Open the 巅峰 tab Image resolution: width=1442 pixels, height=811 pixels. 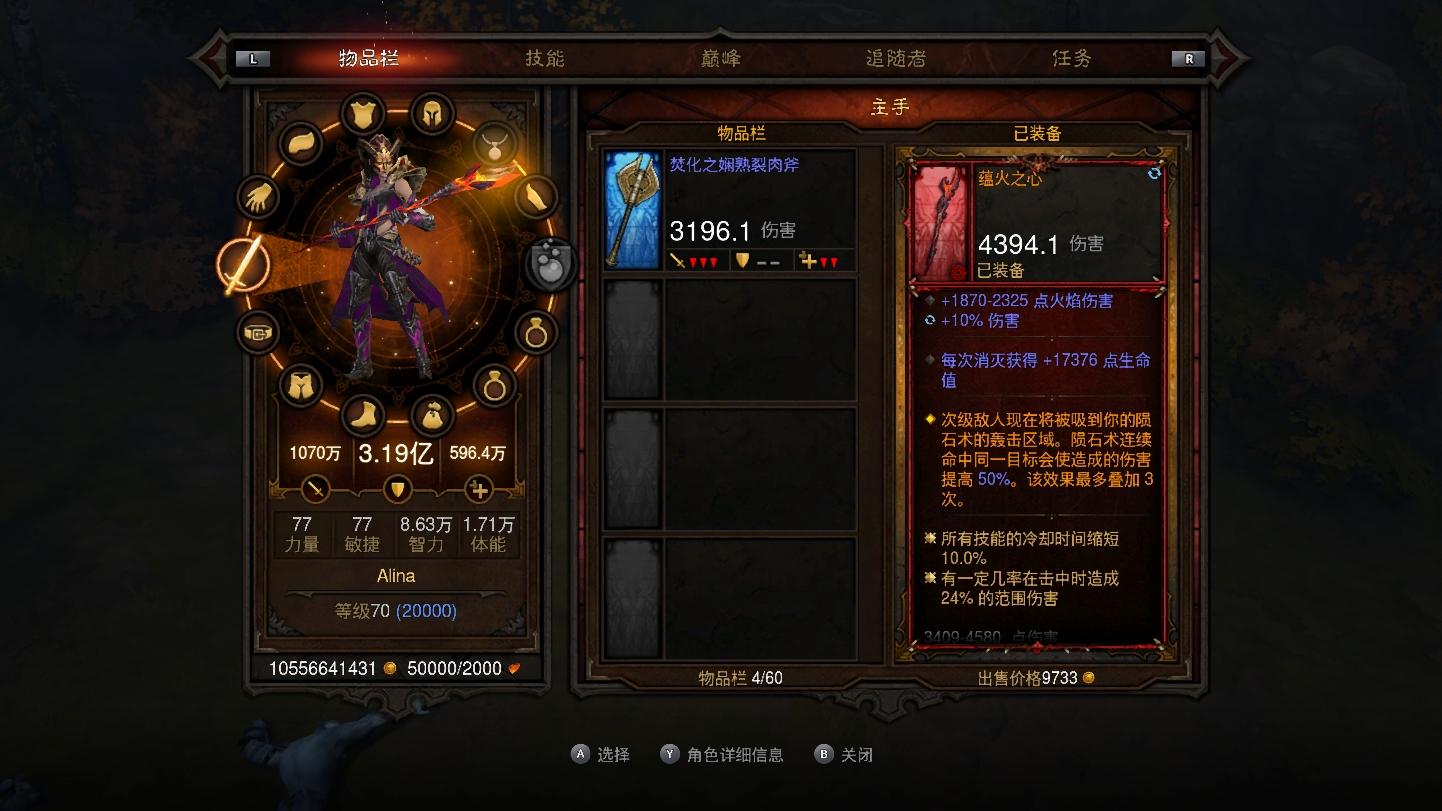pos(720,58)
